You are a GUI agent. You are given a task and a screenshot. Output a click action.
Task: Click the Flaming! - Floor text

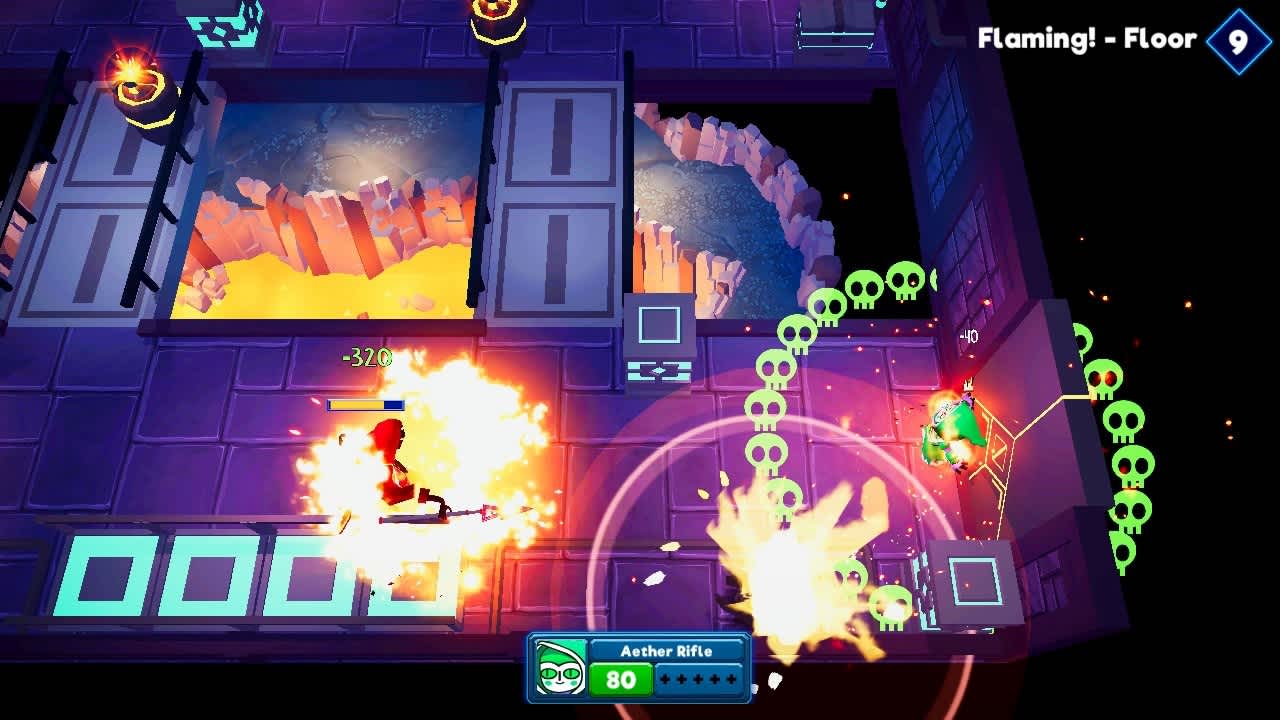1085,38
